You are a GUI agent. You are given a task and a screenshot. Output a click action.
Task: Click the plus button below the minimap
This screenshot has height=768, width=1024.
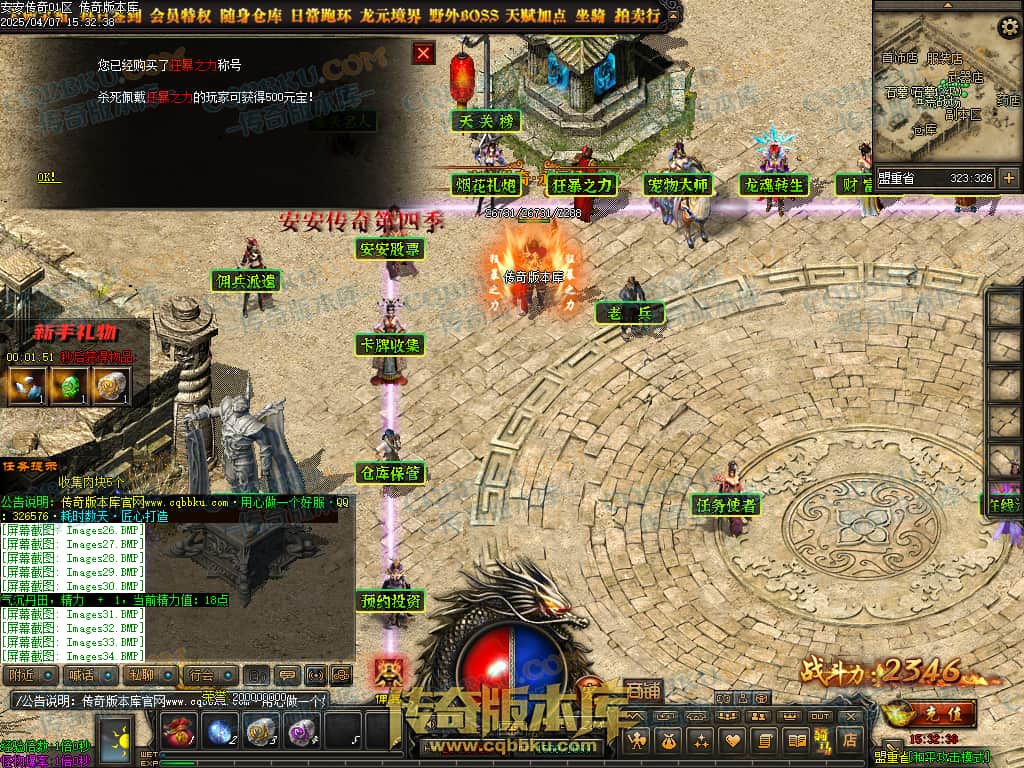[x=1008, y=178]
